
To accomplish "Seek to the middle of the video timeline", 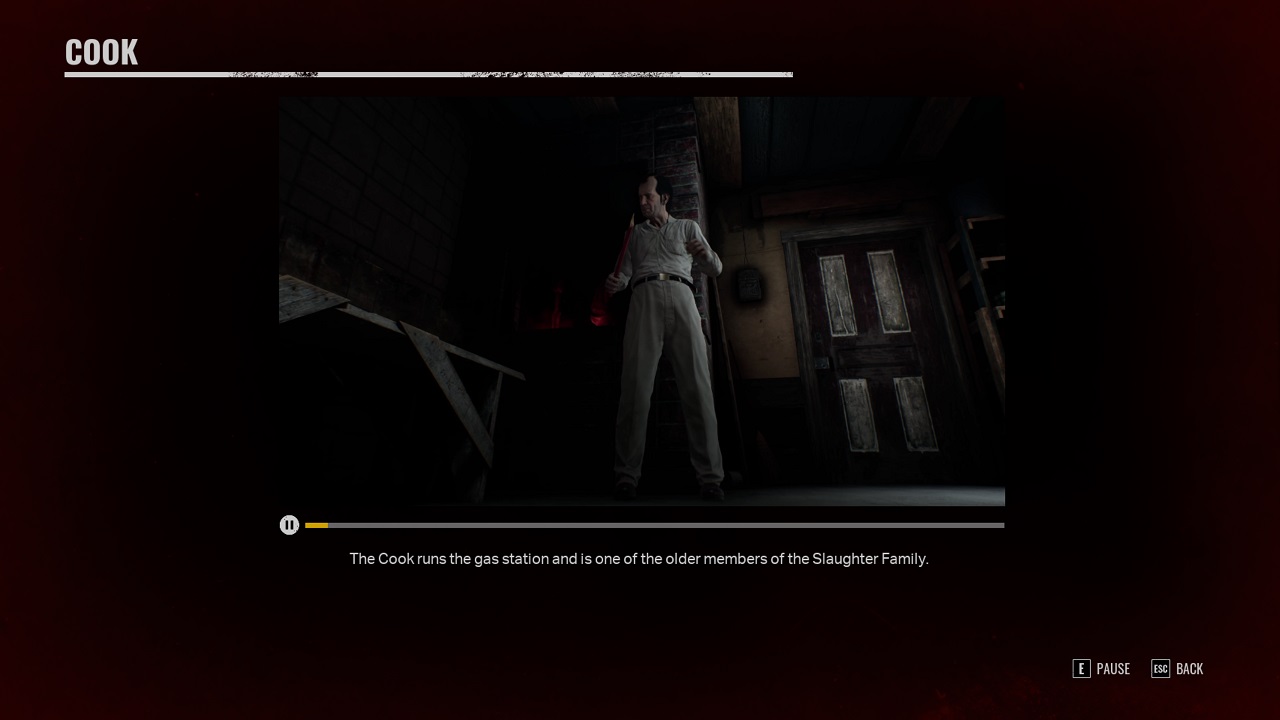I will [655, 525].
